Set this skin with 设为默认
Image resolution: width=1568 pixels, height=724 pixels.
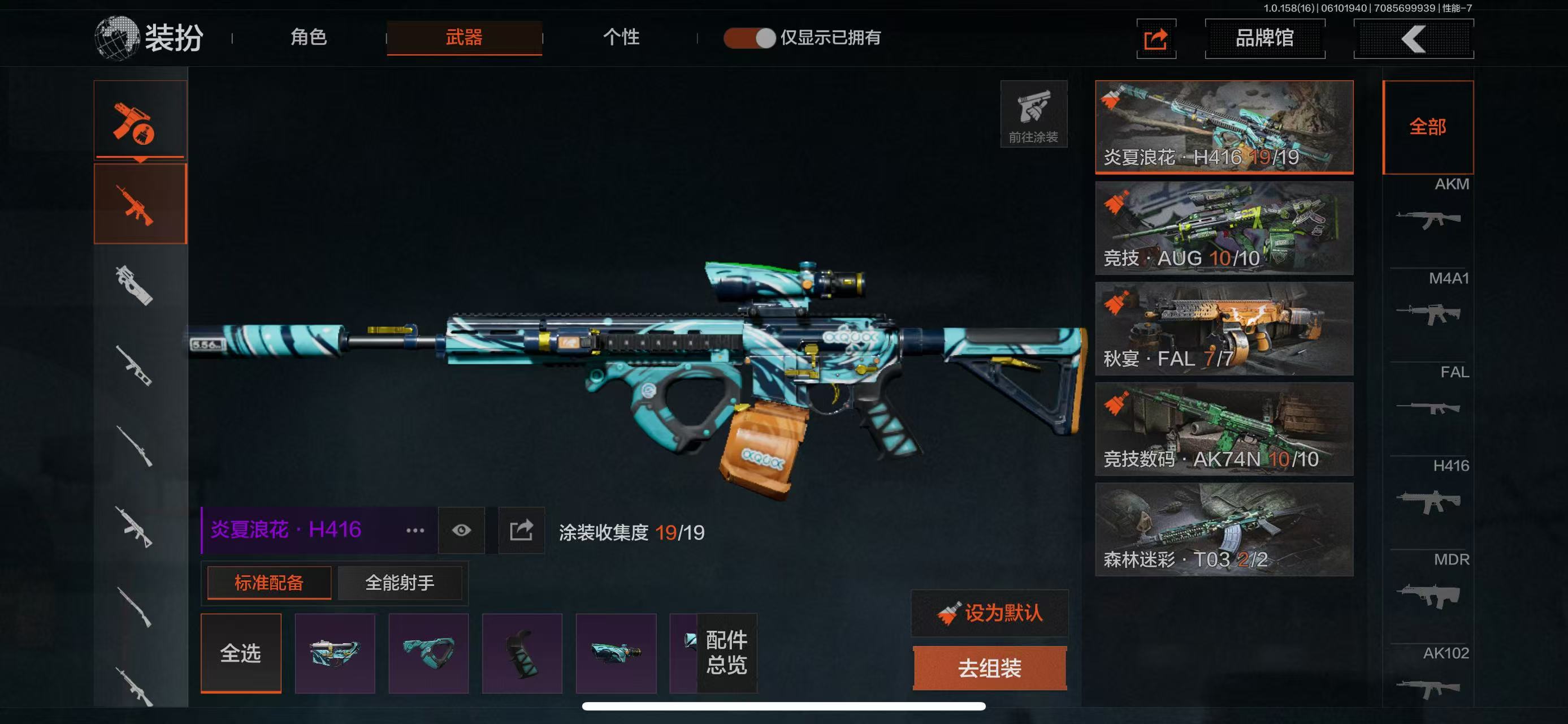pyautogui.click(x=989, y=613)
